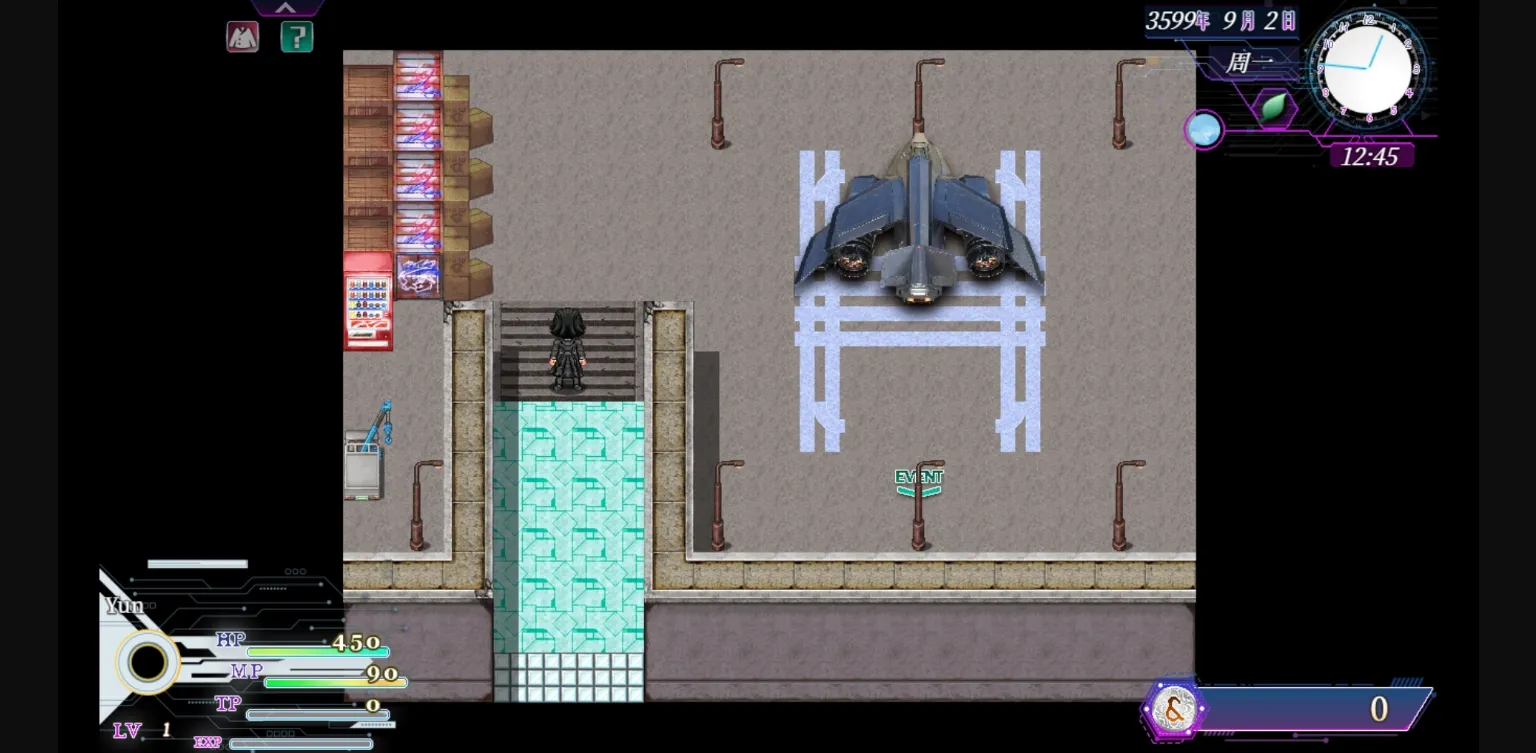Click the 12:45 time display
The width and height of the screenshot is (1536, 753).
click(x=1373, y=157)
